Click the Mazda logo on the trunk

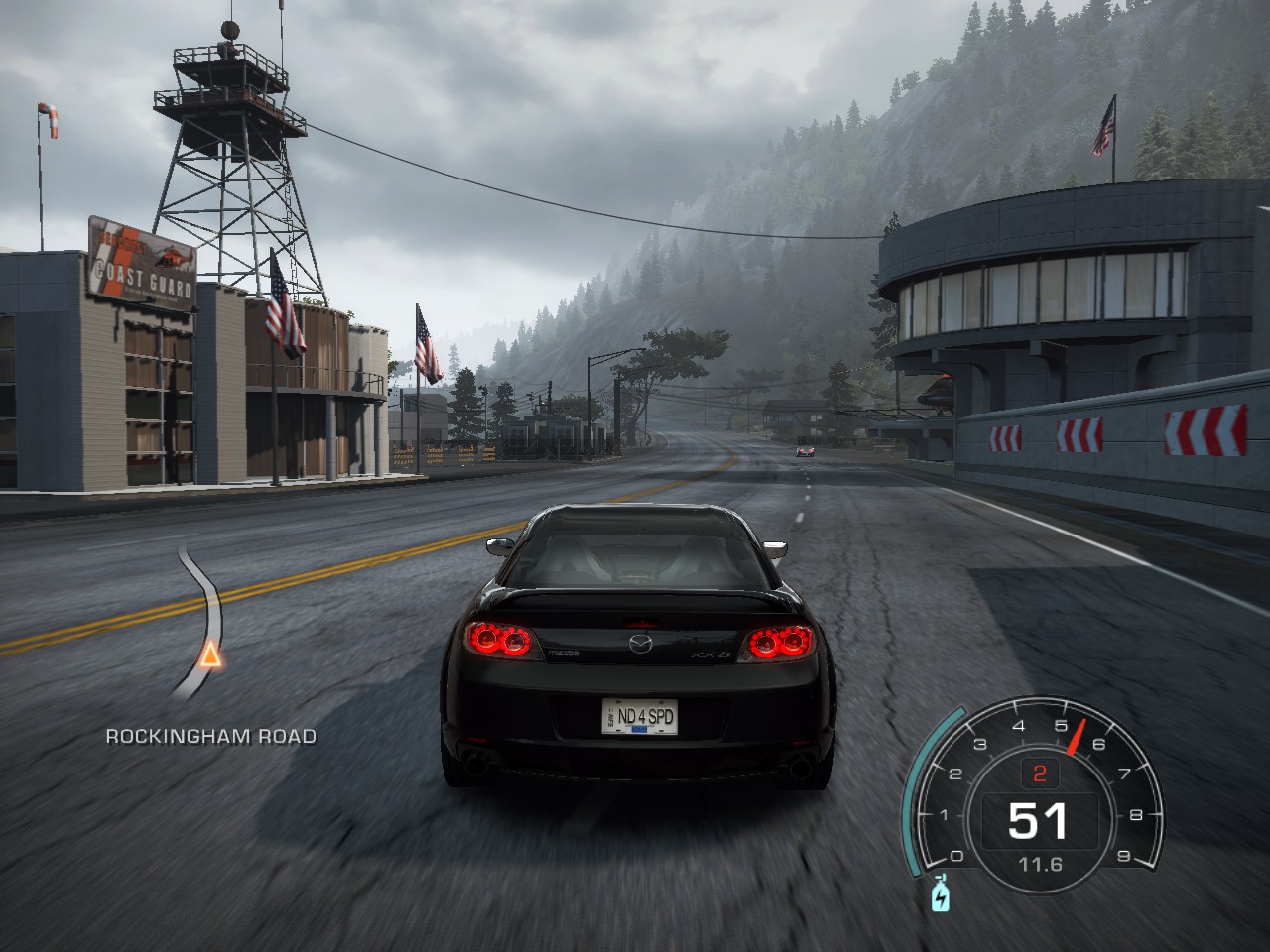coord(639,646)
